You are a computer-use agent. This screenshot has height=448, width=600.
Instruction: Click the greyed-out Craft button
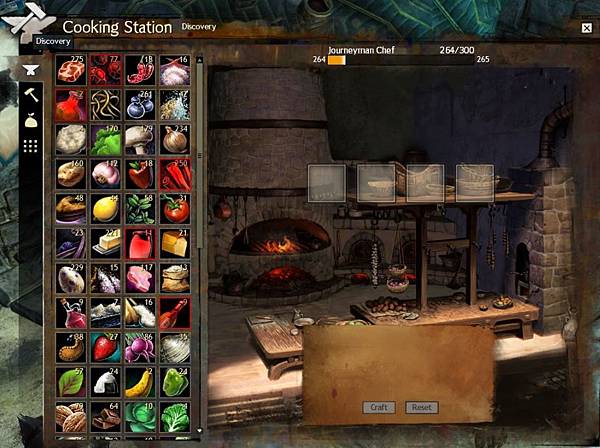point(379,408)
